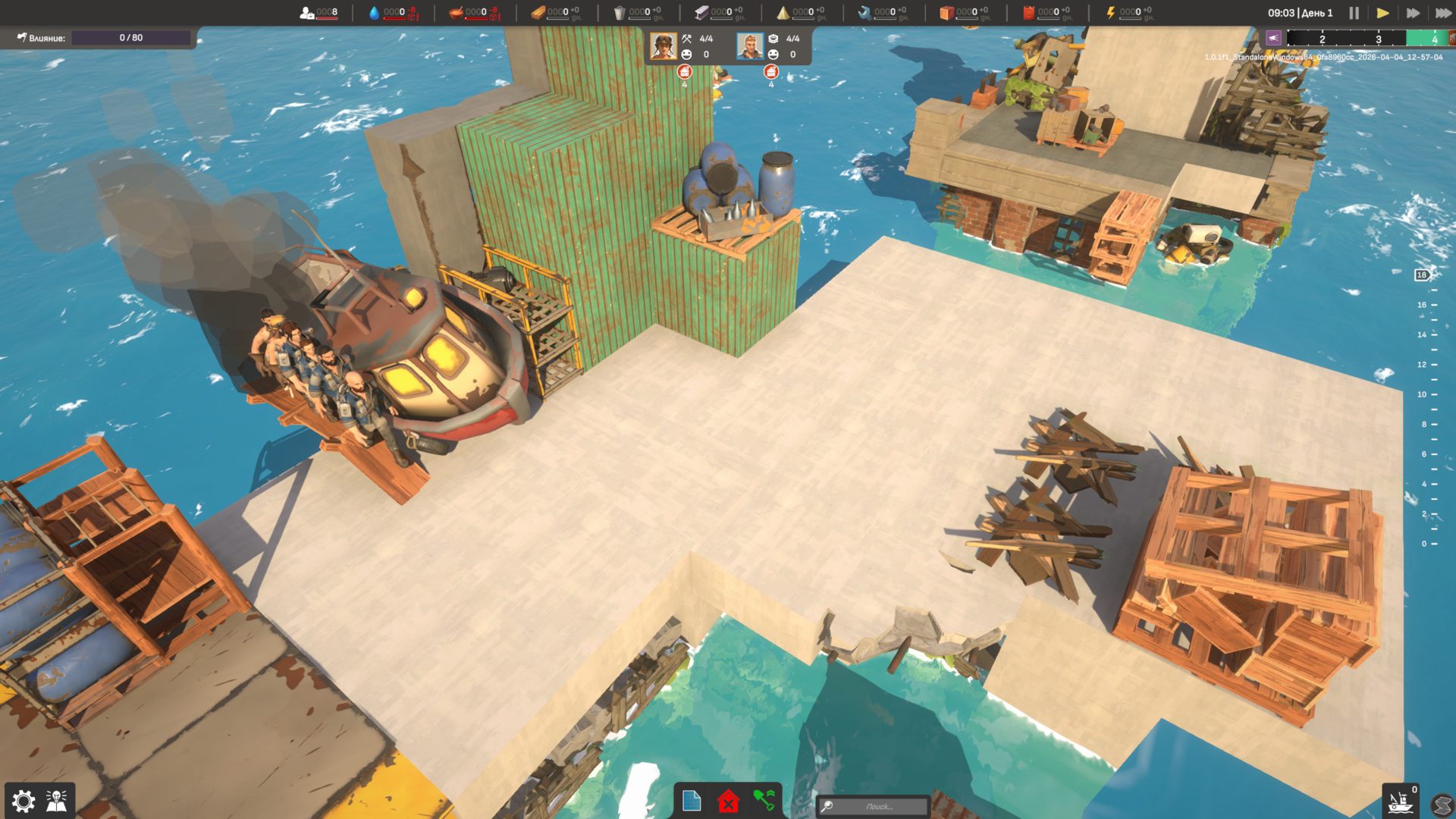Pause the game time
This screenshot has width=1456, height=819.
pos(1354,13)
